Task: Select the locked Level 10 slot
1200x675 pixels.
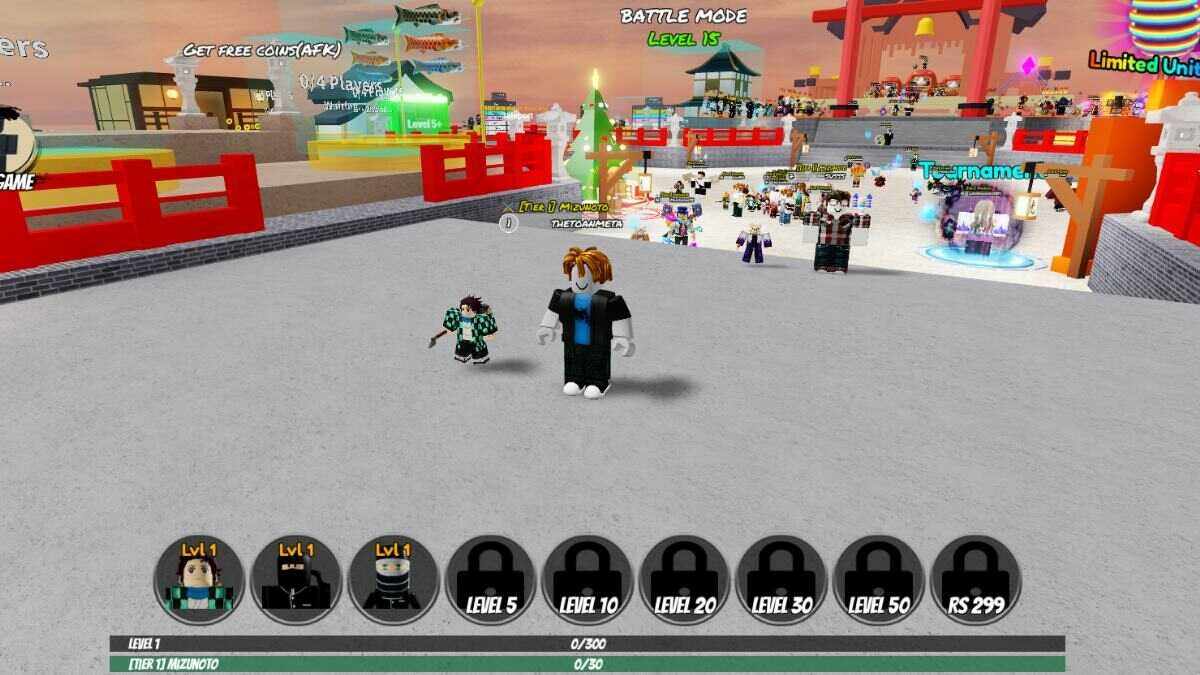Action: click(587, 580)
